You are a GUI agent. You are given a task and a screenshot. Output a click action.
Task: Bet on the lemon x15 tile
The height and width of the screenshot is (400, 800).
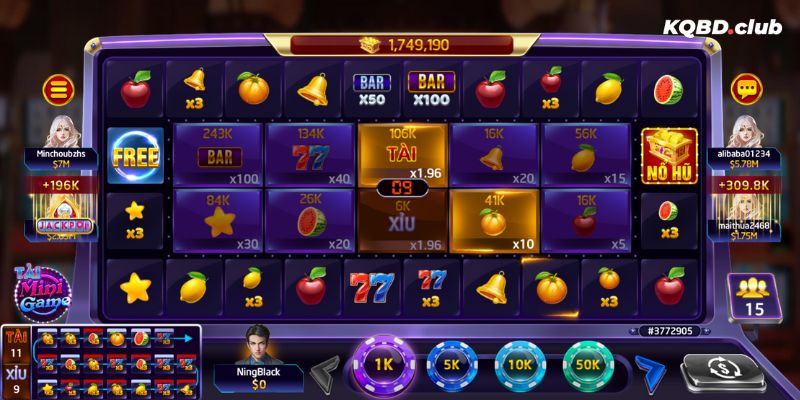[x=585, y=155]
